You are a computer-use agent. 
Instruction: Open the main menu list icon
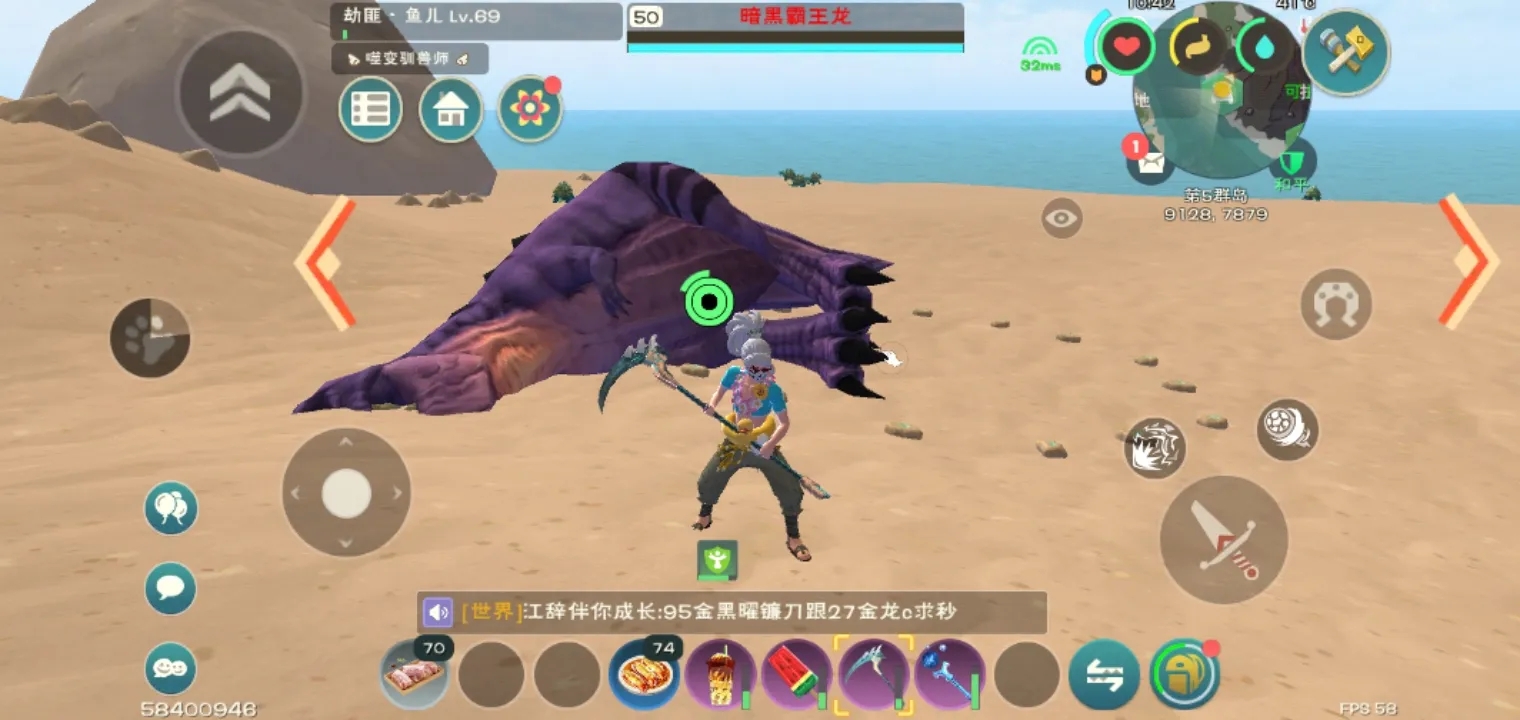point(369,110)
